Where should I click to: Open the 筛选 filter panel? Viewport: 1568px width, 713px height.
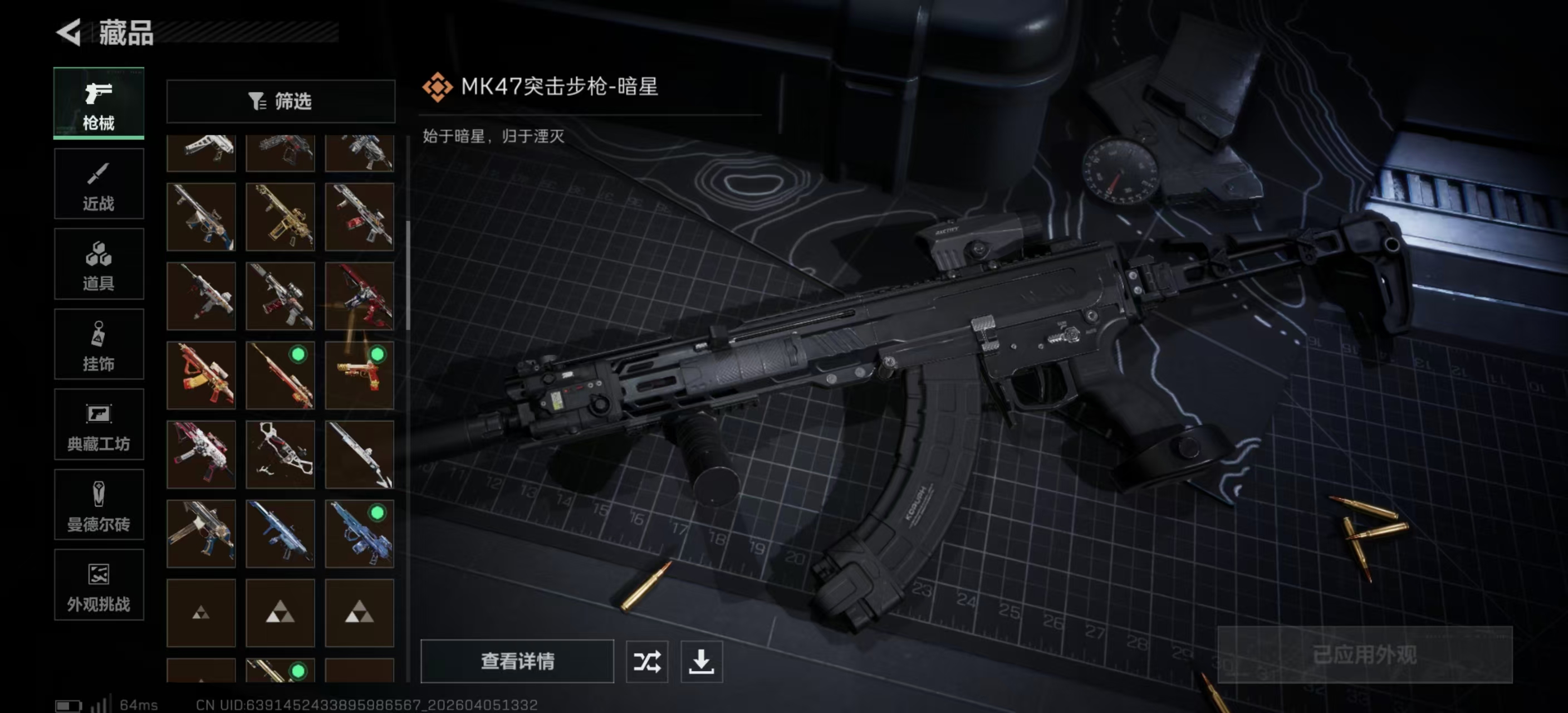click(281, 101)
